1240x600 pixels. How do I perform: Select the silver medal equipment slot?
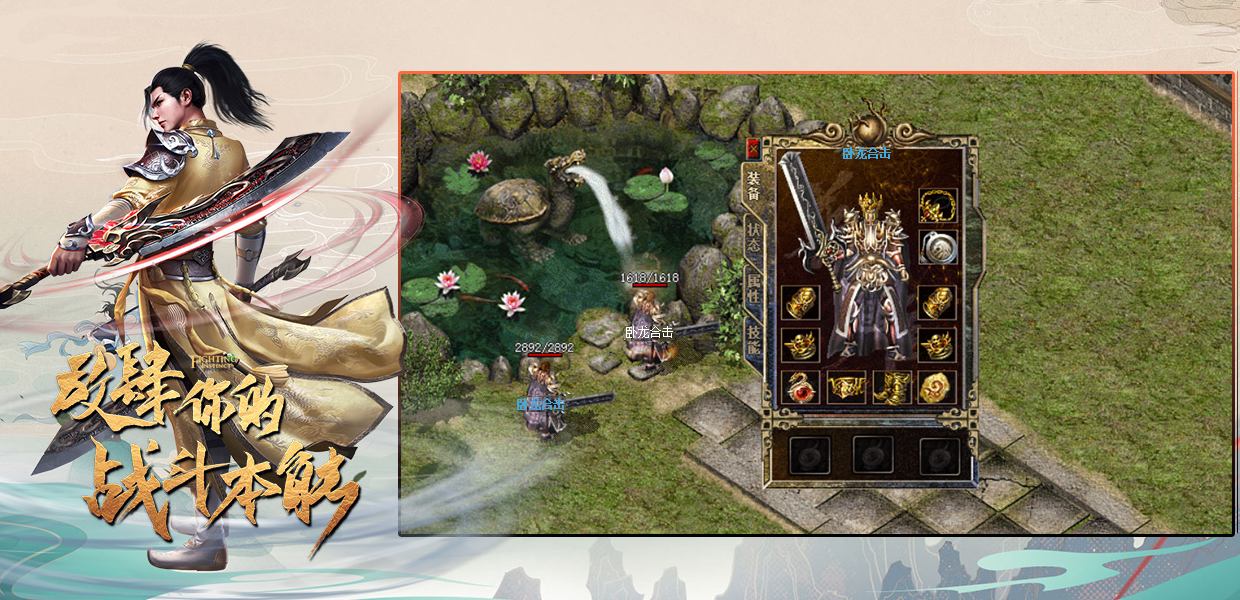click(x=938, y=247)
